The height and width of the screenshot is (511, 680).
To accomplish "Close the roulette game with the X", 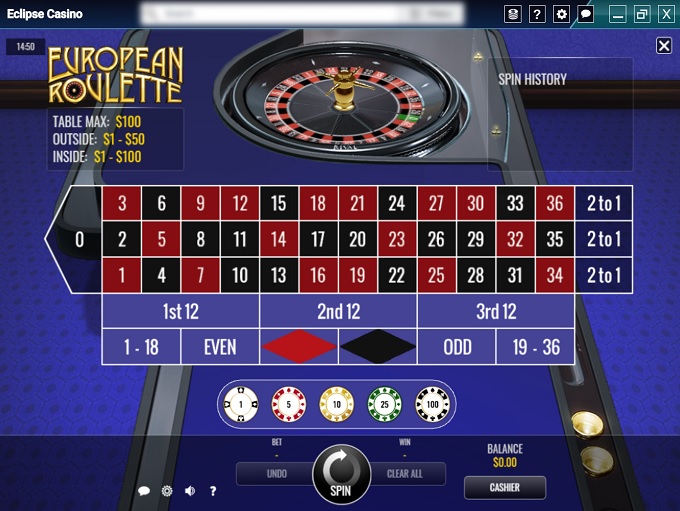I will tap(664, 46).
